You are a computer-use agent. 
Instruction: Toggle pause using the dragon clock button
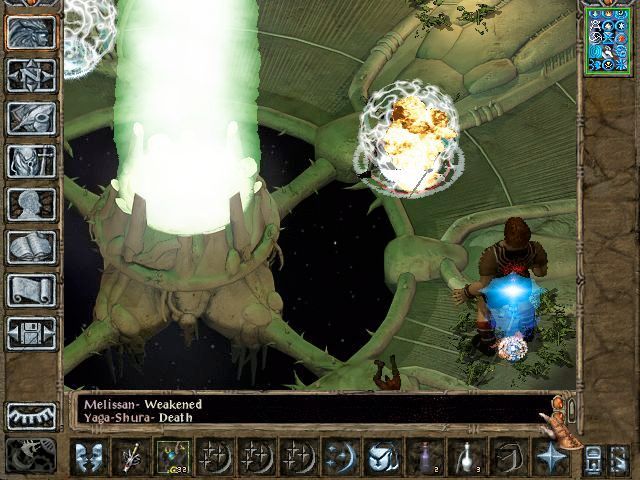coord(30,455)
